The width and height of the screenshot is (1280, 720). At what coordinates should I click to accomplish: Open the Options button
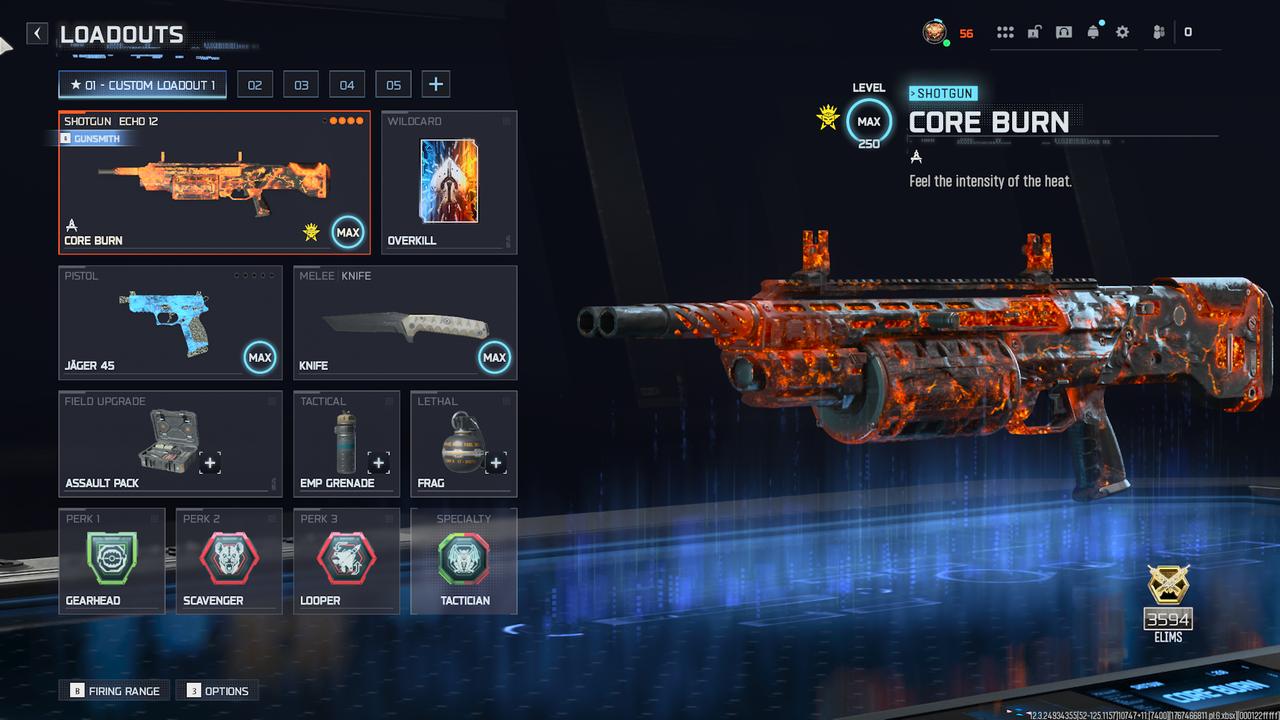[x=217, y=691]
